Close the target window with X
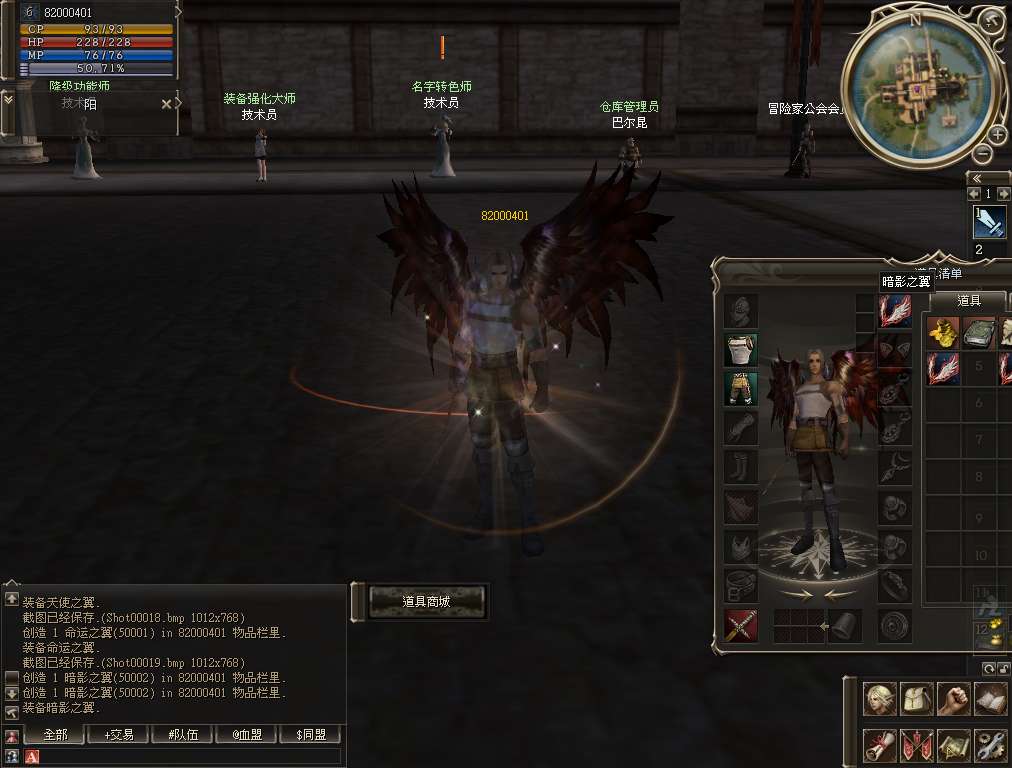Viewport: 1012px width, 768px height. [x=166, y=103]
